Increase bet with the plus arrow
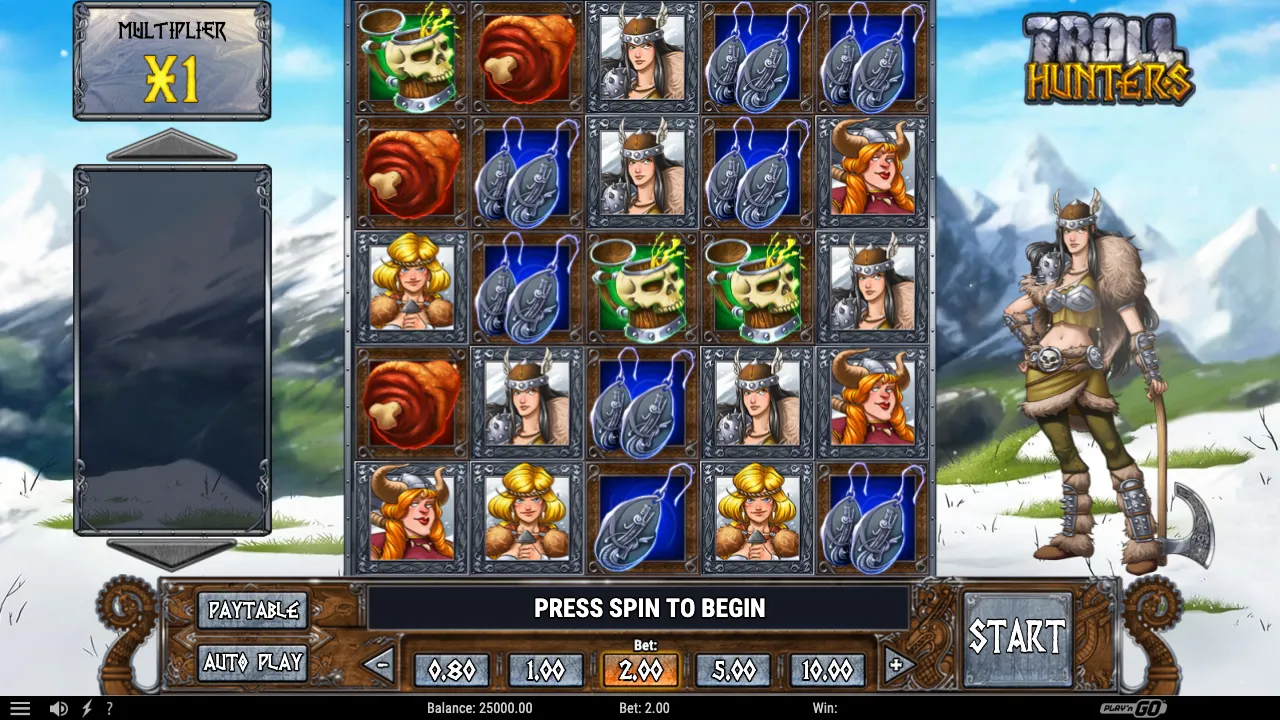Screen dimensions: 1280x720 click(x=897, y=664)
